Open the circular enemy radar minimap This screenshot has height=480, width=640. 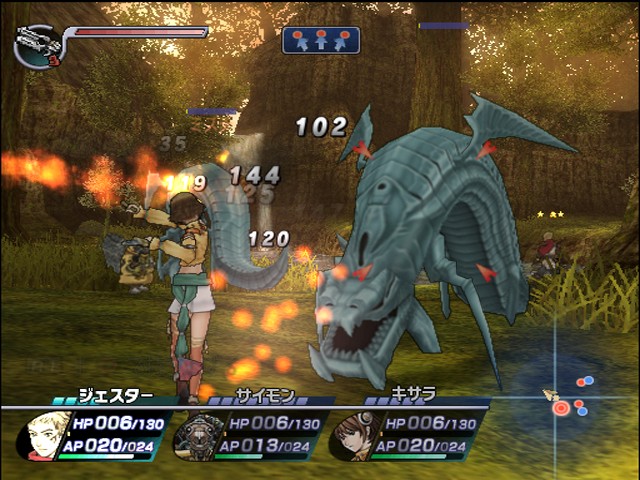567,397
